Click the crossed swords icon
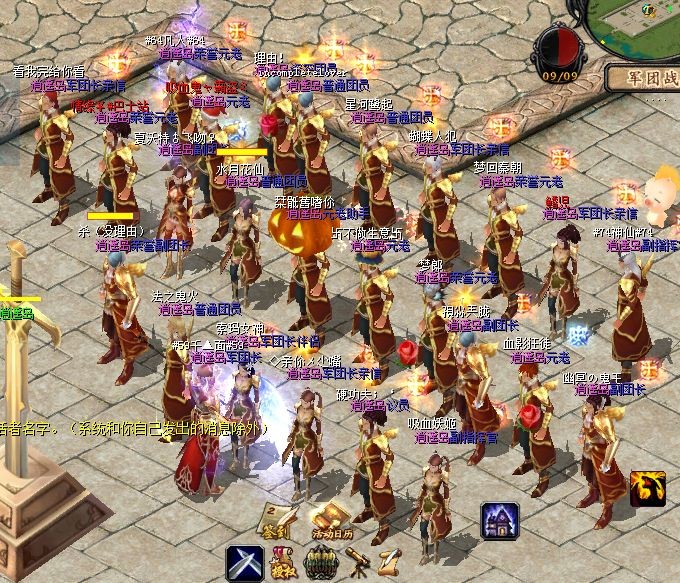The image size is (680, 583). [244, 563]
